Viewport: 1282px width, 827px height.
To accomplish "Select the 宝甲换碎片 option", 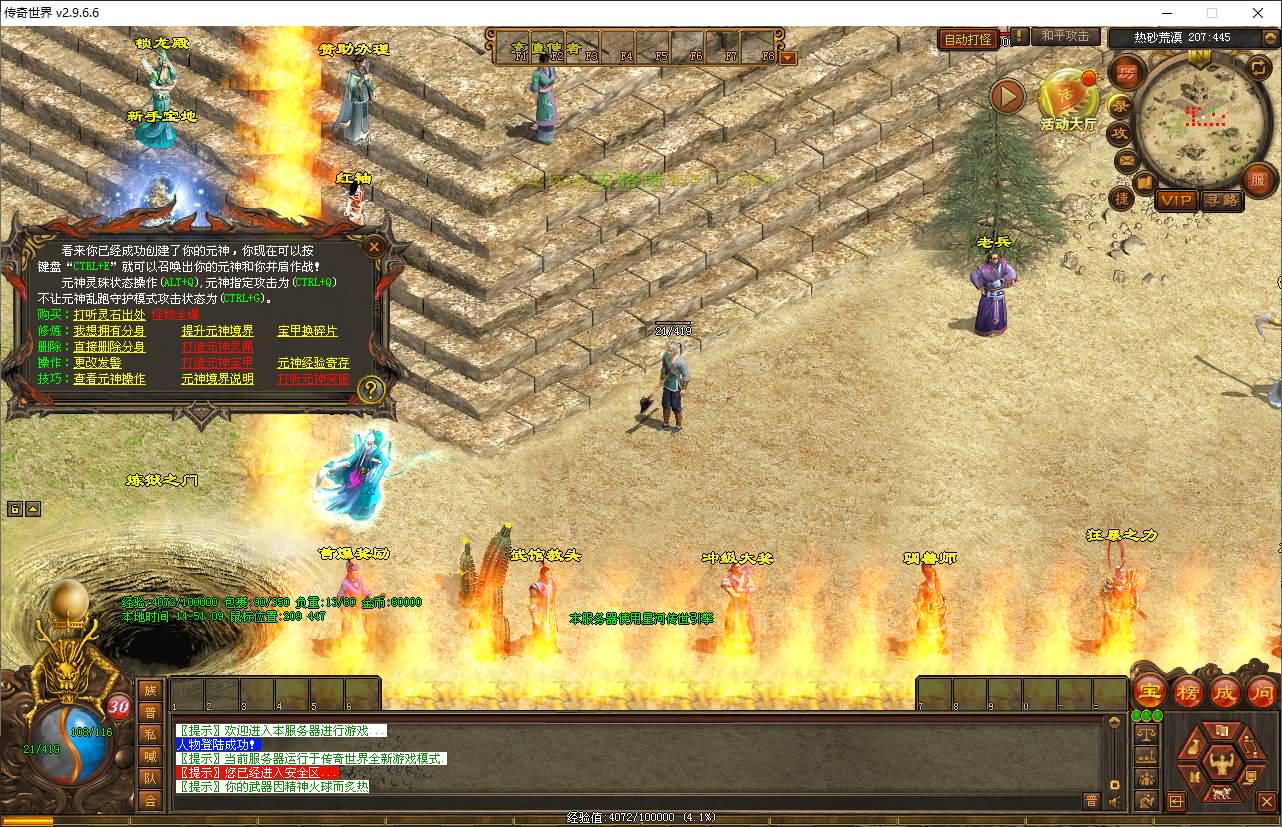I will [x=307, y=331].
